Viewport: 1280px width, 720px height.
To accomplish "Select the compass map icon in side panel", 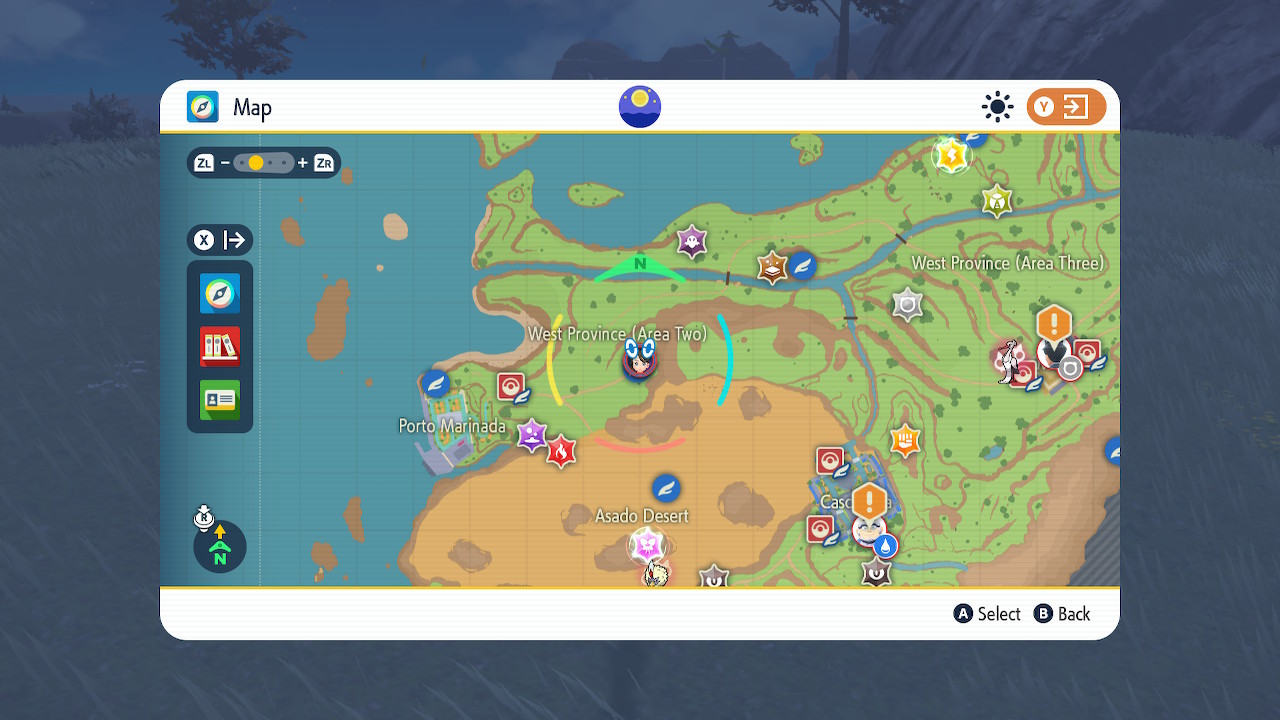I will point(220,294).
